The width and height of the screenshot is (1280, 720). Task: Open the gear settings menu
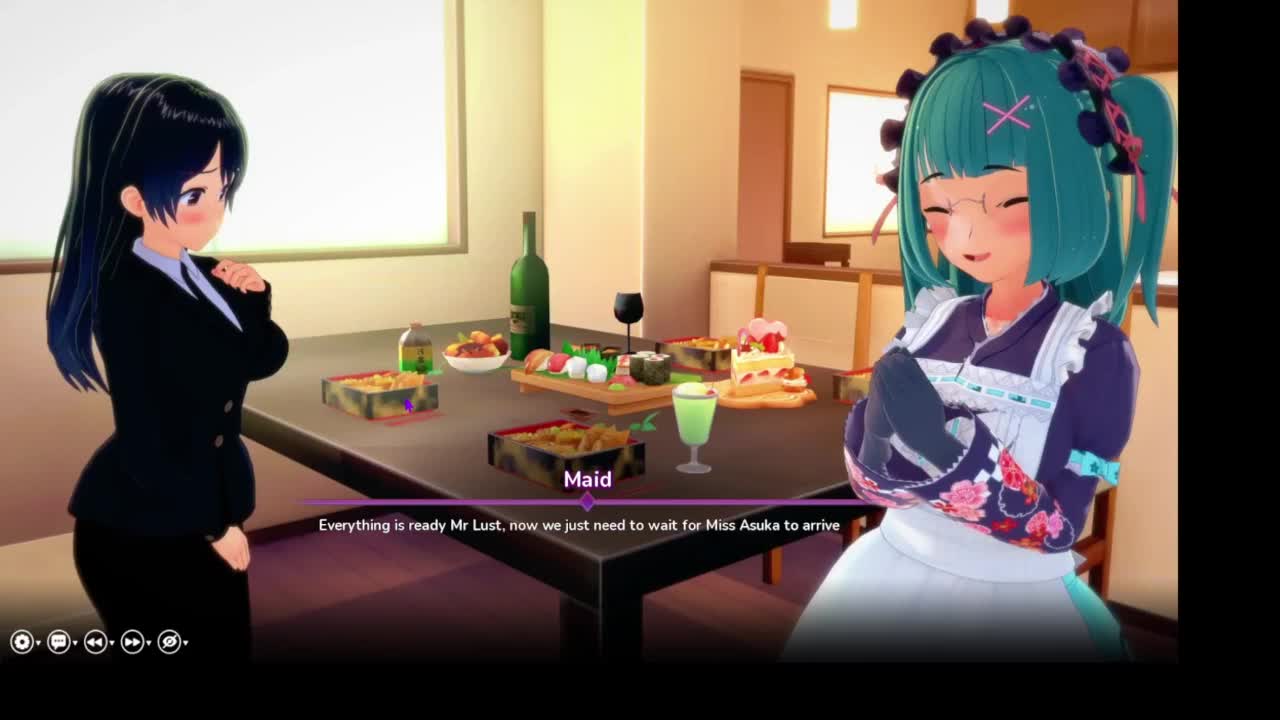pyautogui.click(x=22, y=642)
